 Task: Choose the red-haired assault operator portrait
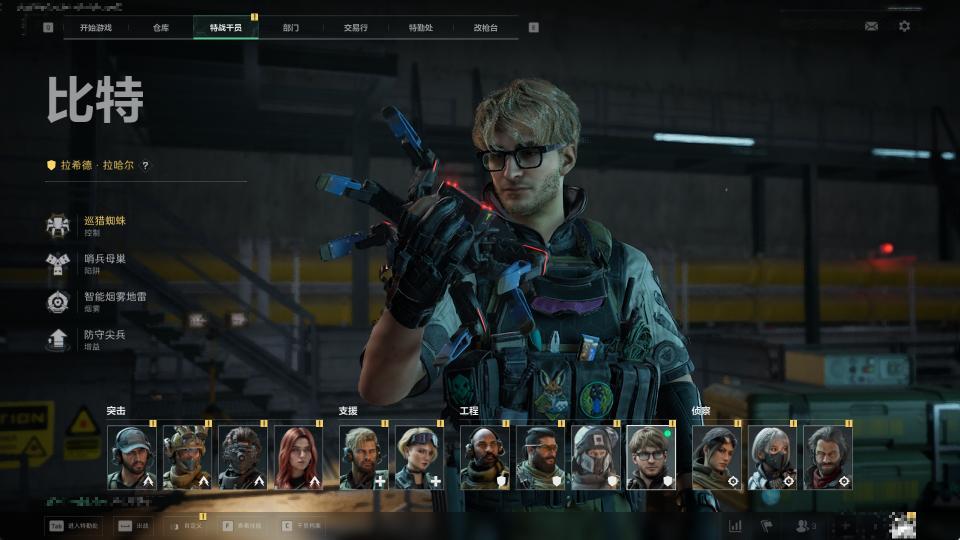click(298, 457)
